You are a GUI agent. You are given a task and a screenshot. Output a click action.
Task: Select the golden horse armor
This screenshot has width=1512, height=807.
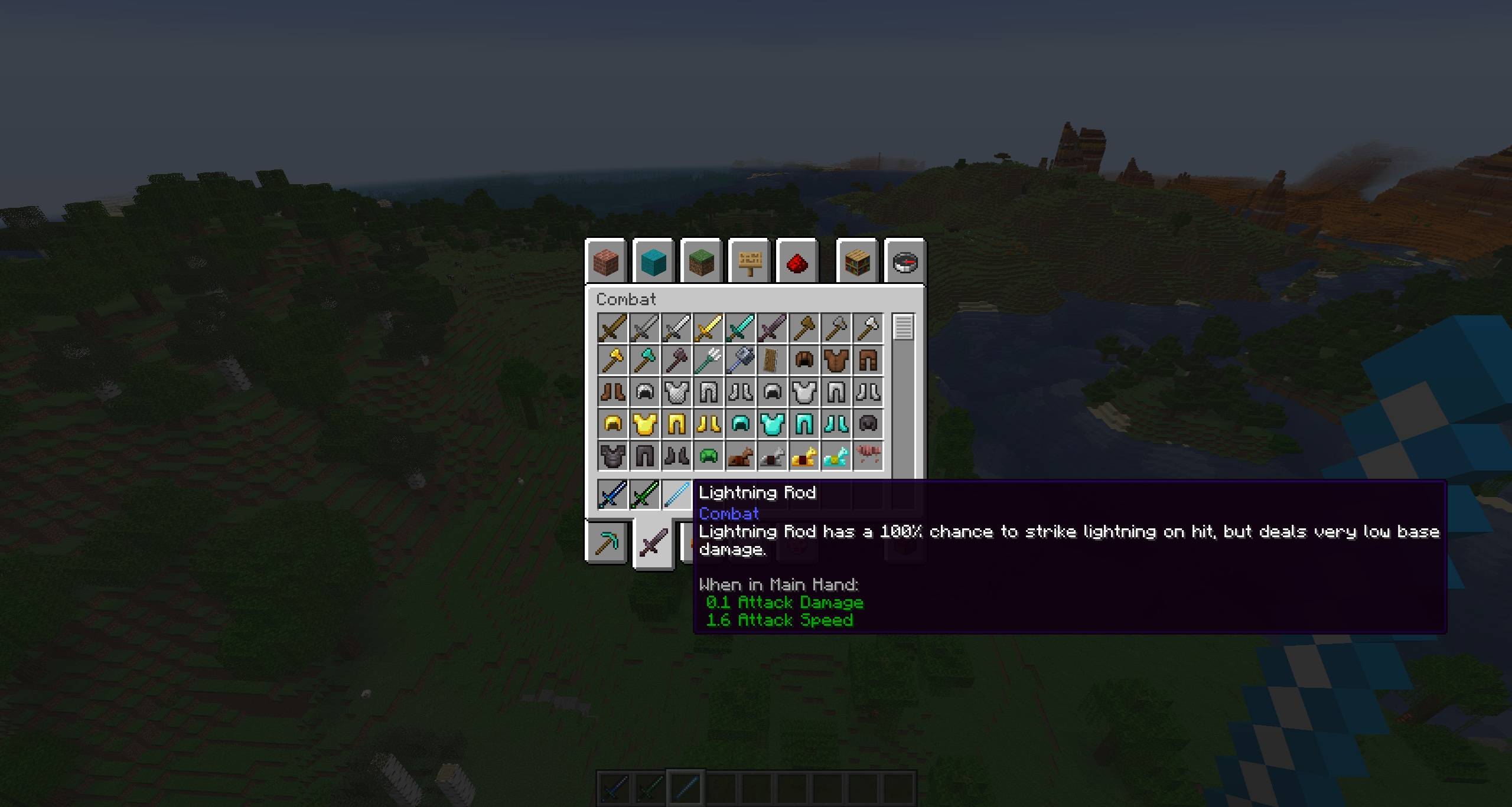(x=804, y=455)
